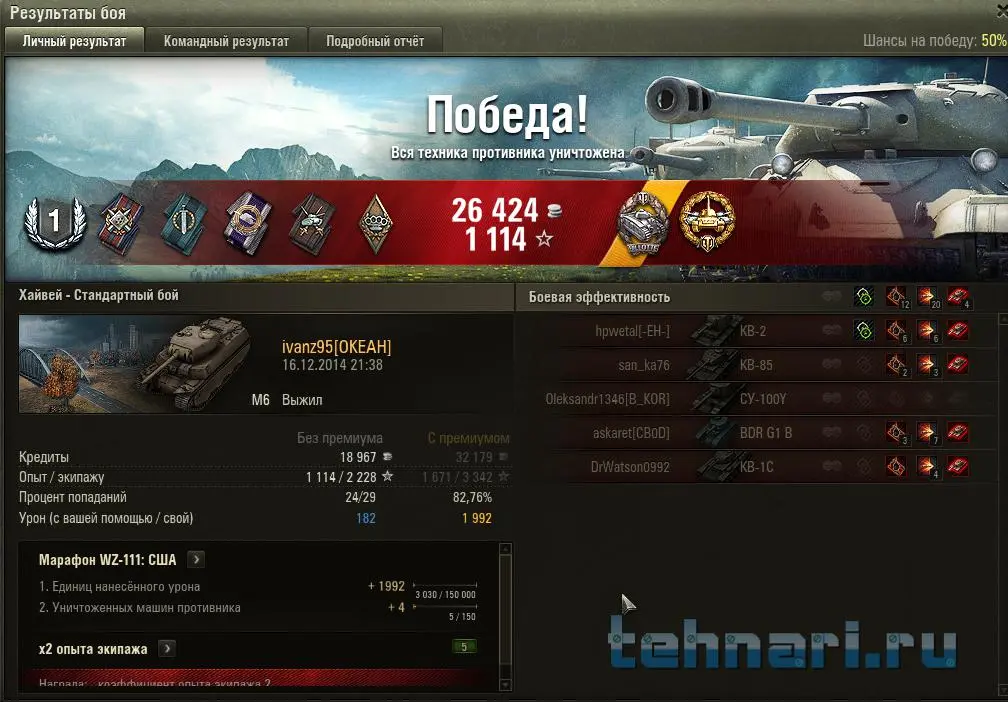Click the M6 tank thumbnail image
Image resolution: width=1008 pixels, height=702 pixels.
[x=135, y=363]
